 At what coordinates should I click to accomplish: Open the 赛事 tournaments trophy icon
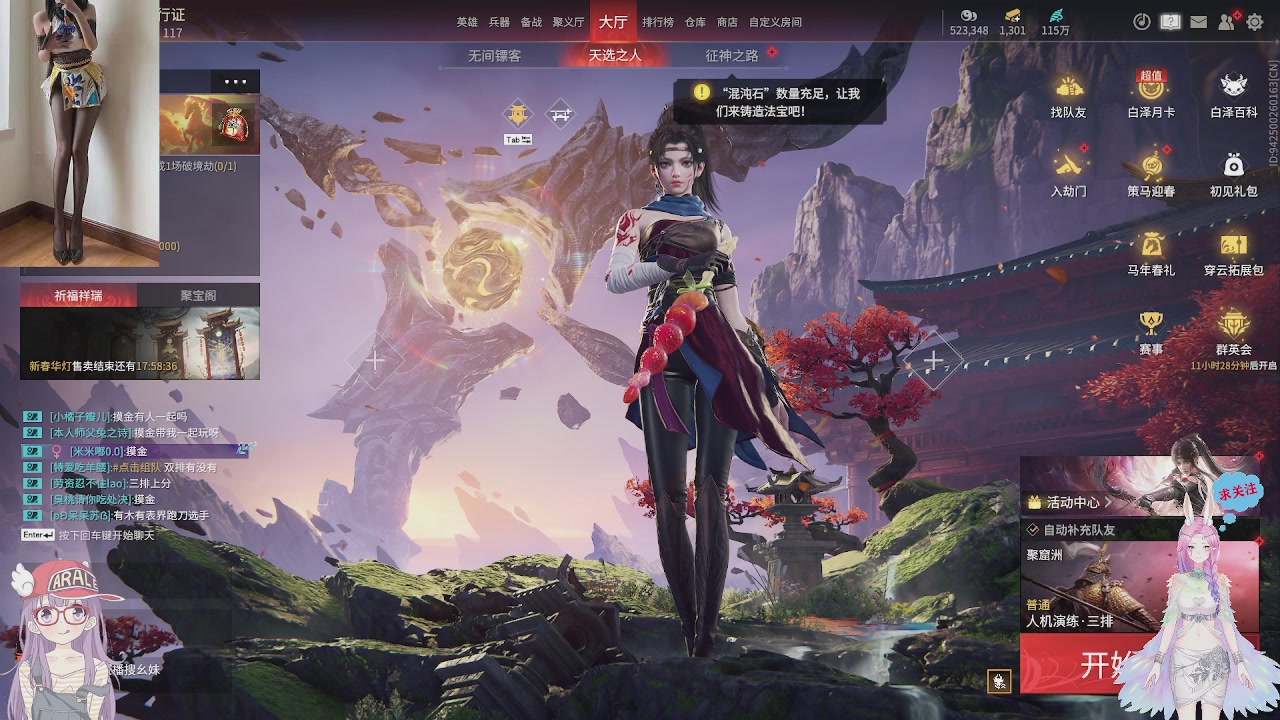tap(1151, 331)
